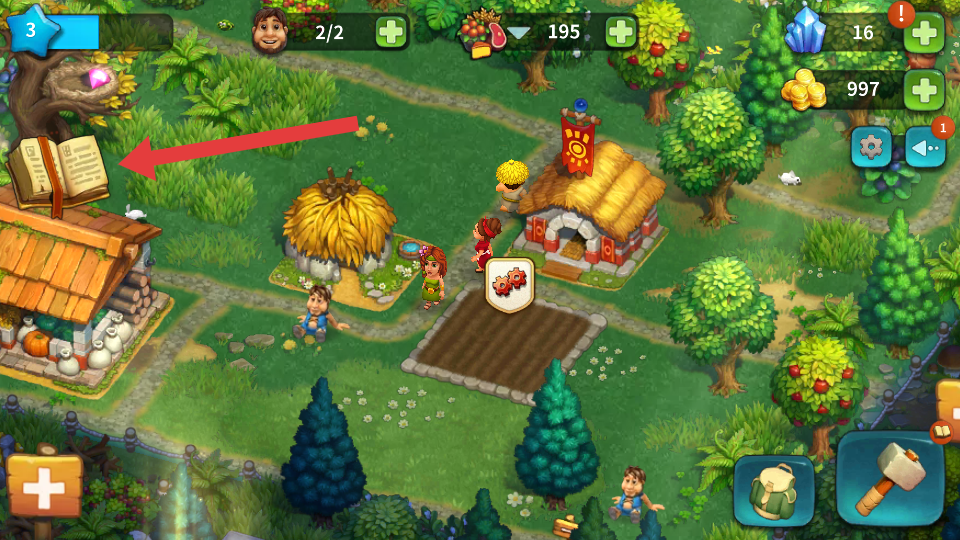Add gold coins using the plus button
Image resolution: width=960 pixels, height=540 pixels.
(923, 90)
